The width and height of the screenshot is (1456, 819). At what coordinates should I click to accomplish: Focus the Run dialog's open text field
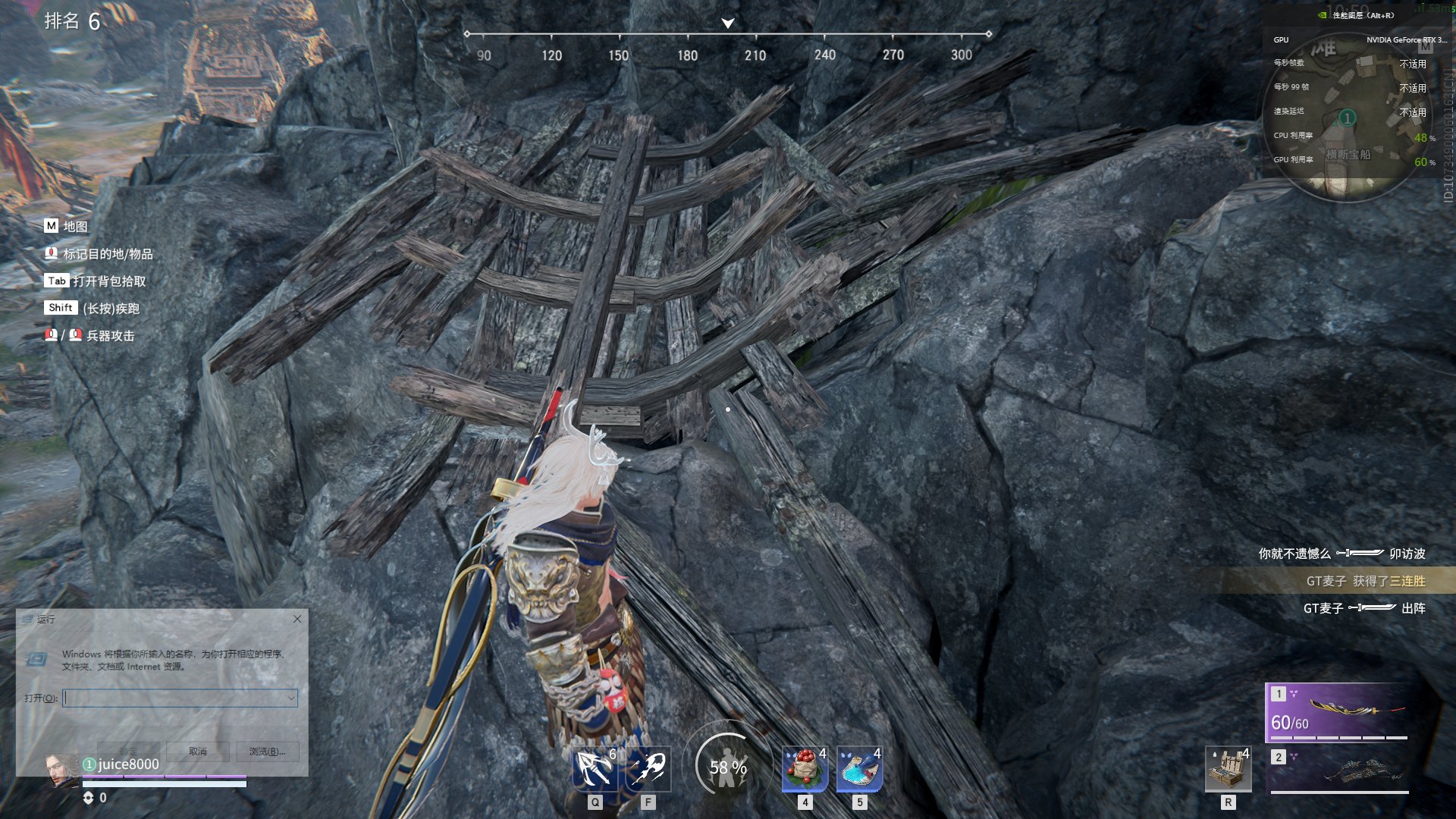[174, 698]
